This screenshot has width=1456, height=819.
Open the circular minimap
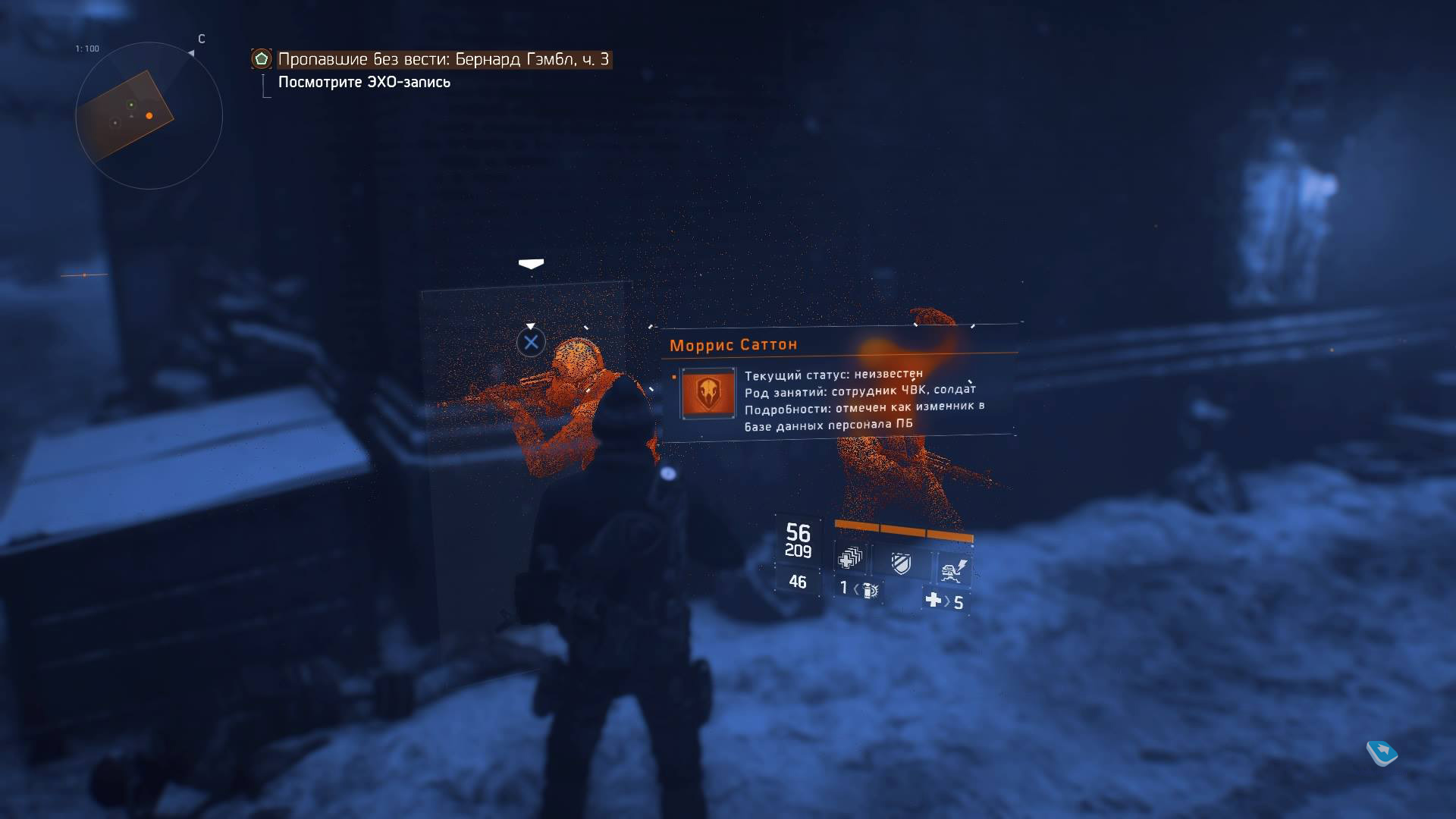pyautogui.click(x=149, y=115)
